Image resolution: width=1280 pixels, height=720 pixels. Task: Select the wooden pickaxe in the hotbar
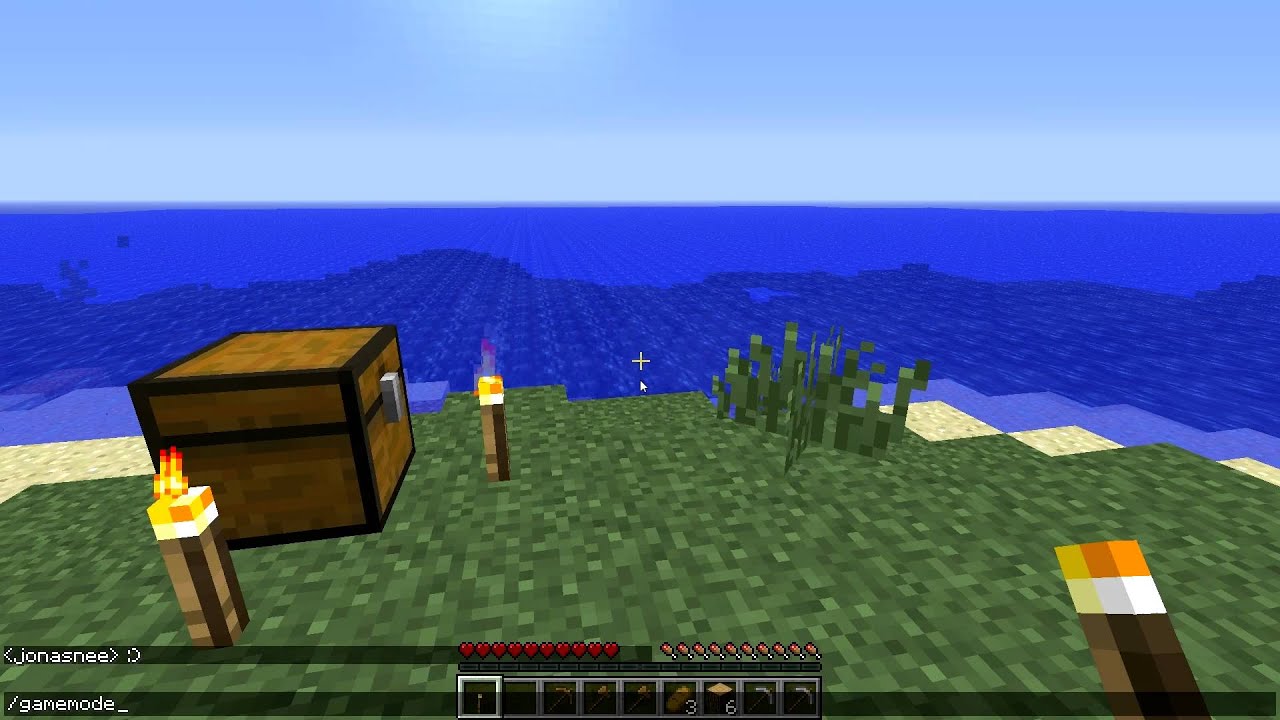pos(560,695)
